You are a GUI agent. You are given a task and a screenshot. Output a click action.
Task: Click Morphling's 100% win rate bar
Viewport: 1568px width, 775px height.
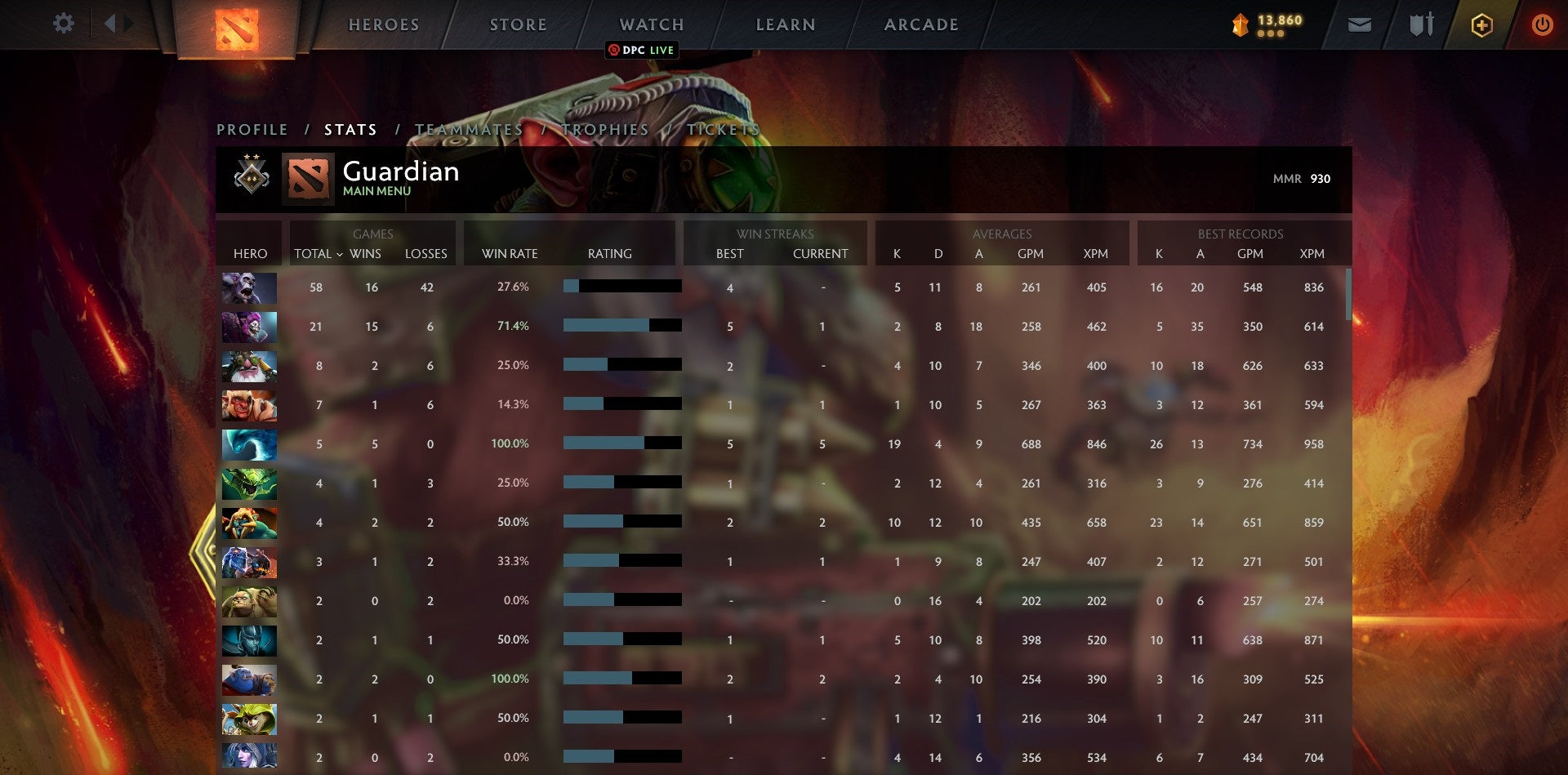pos(604,443)
